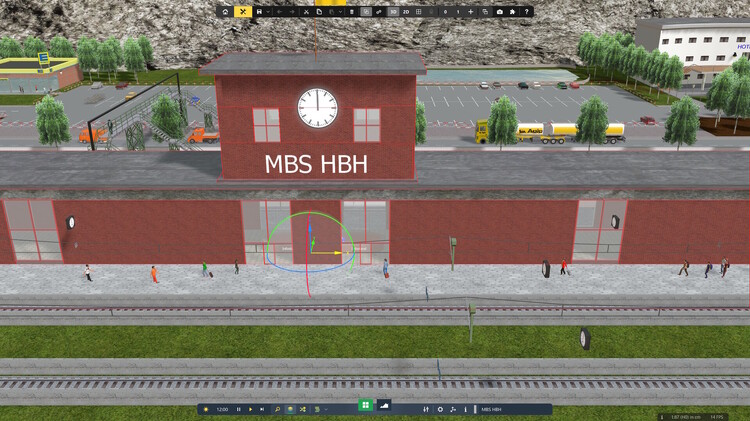Copy the selected object
The width and height of the screenshot is (750, 421).
coord(319,12)
